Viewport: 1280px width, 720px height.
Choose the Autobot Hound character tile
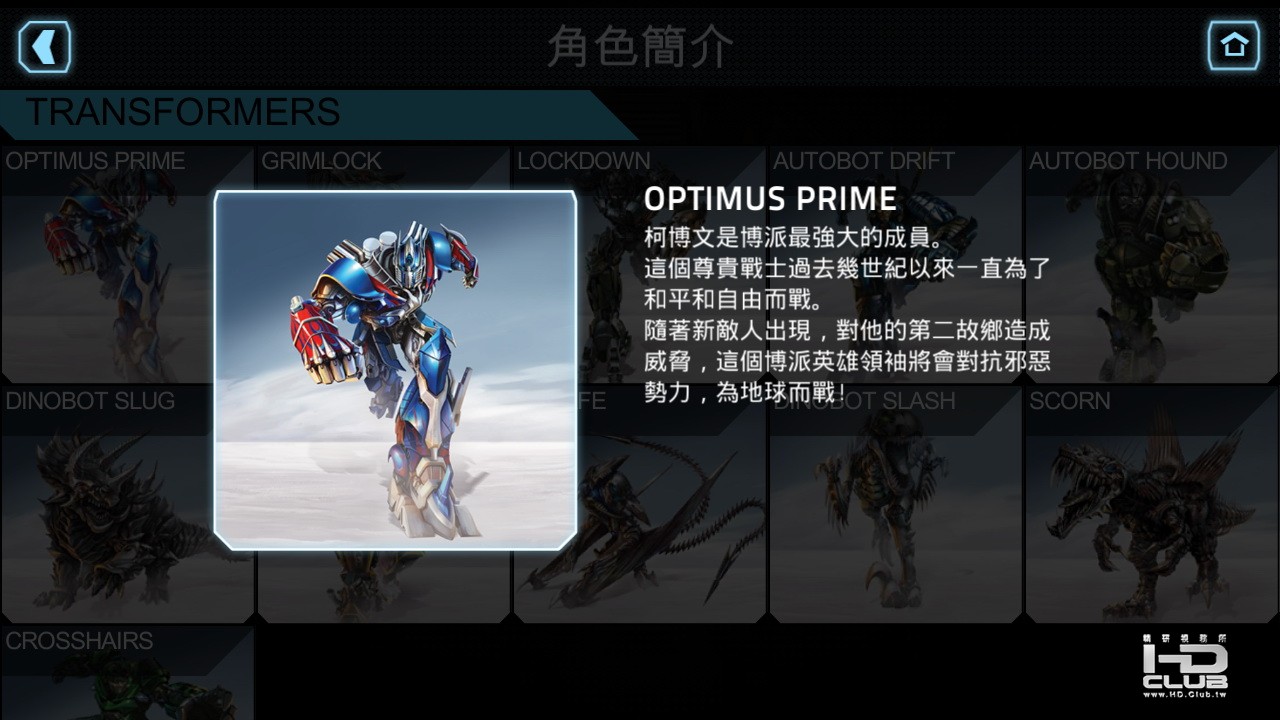(1152, 265)
